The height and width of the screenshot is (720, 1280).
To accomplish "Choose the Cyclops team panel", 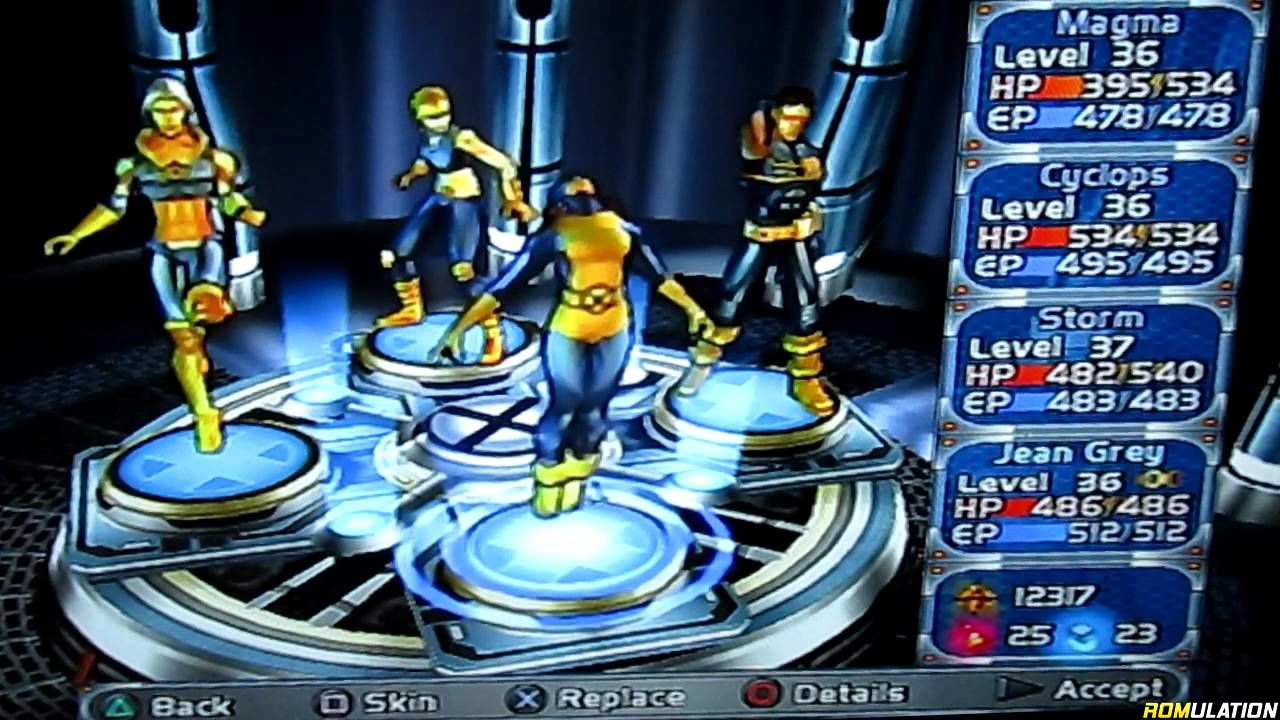I will [x=1100, y=224].
